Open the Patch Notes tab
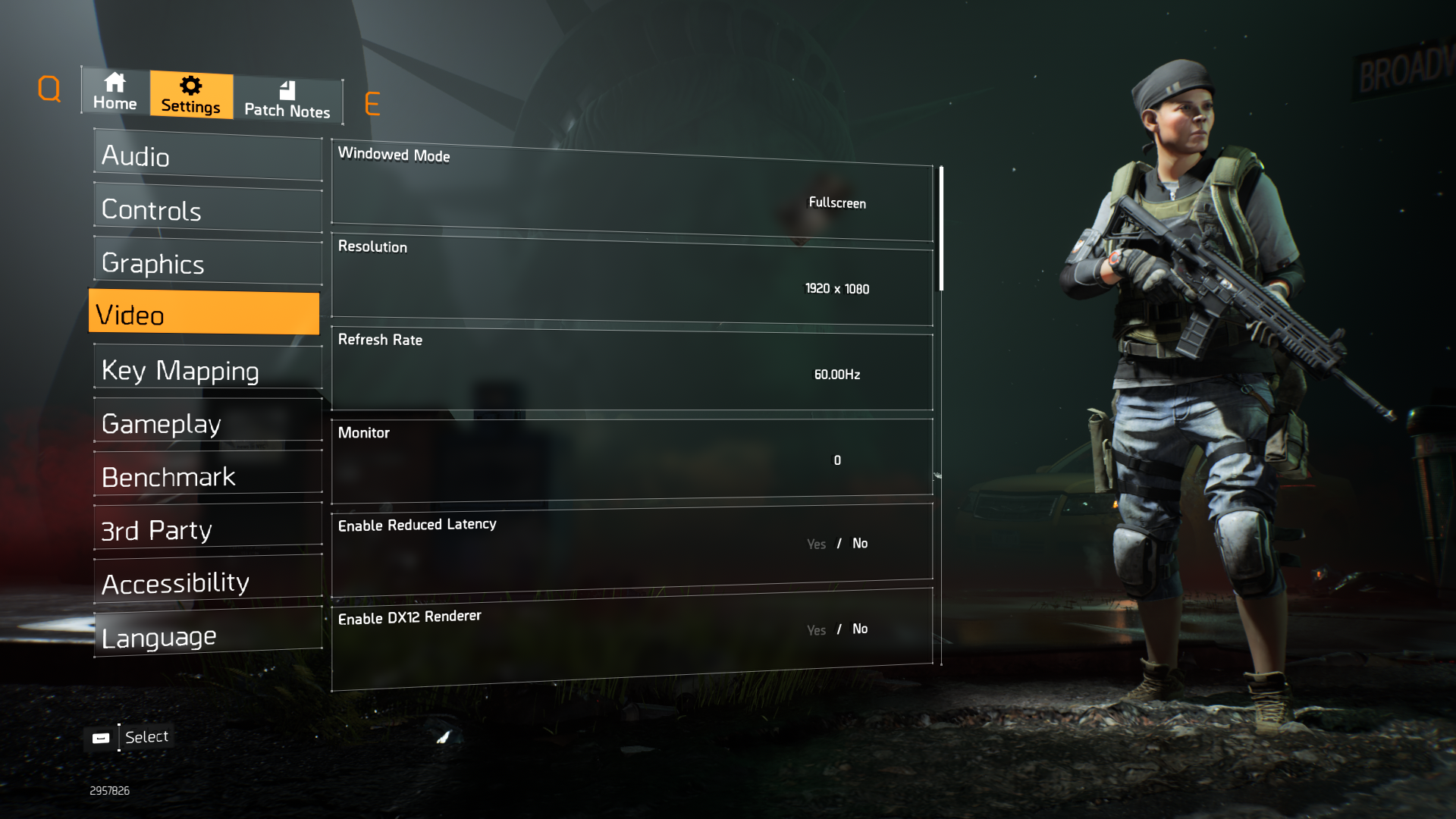Screen dimensions: 1456x819 (x=287, y=100)
